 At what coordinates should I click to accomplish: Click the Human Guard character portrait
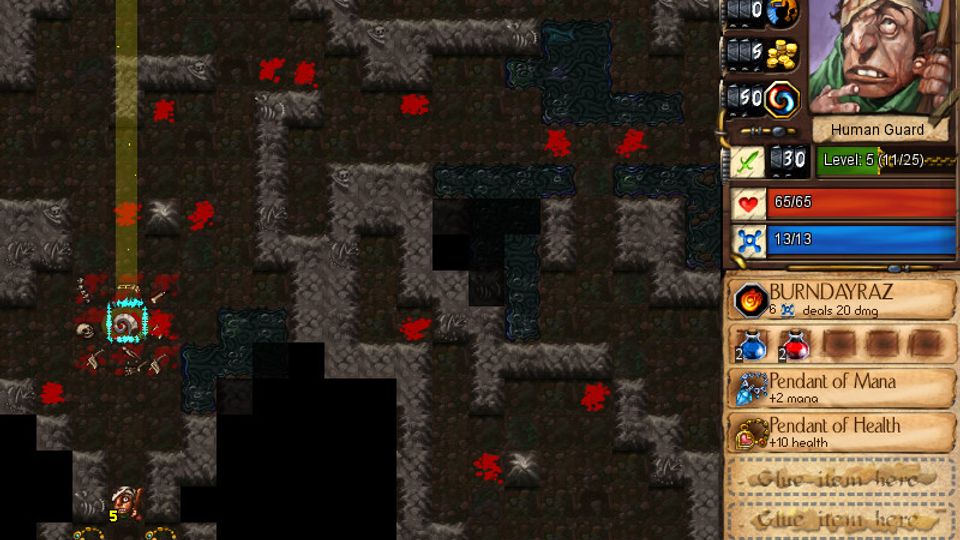click(x=878, y=58)
